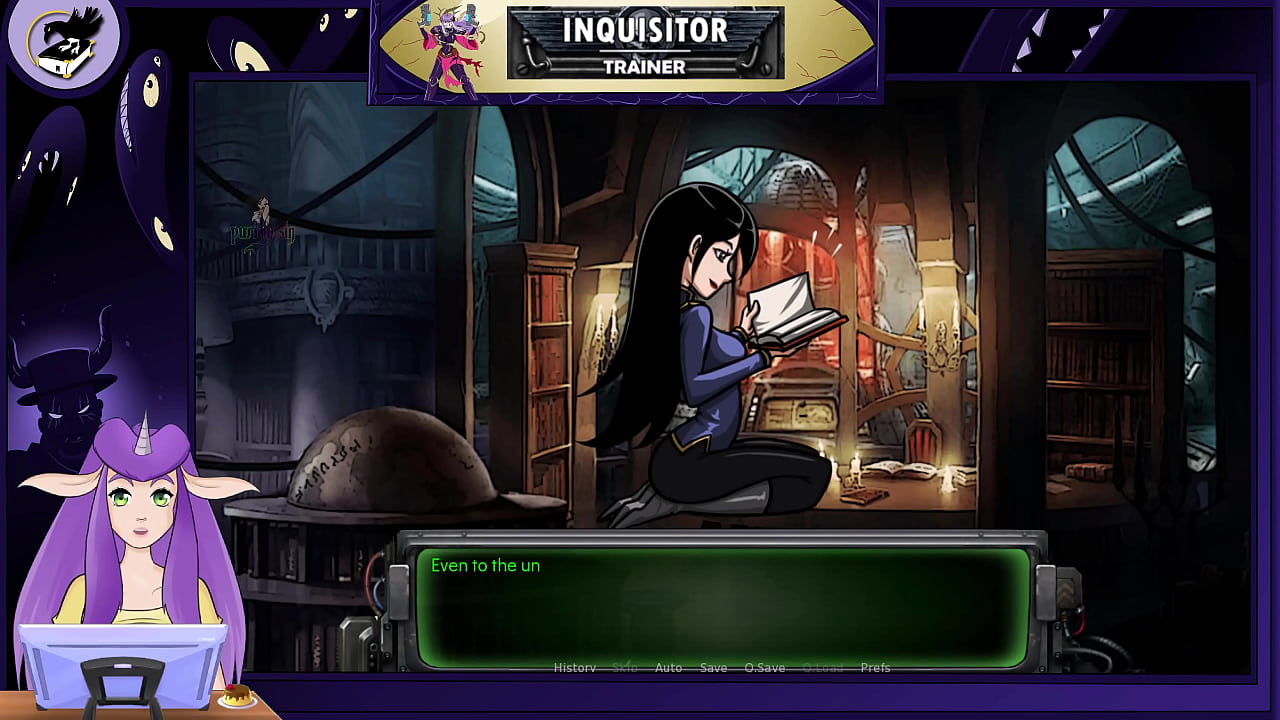Enable Auto mode in the quick menu
The height and width of the screenshot is (720, 1280).
(668, 667)
